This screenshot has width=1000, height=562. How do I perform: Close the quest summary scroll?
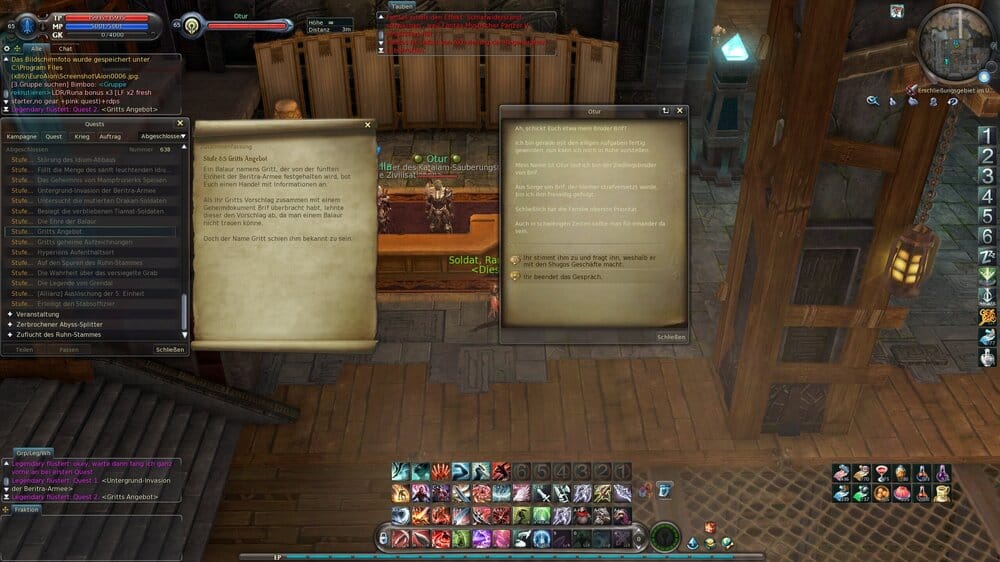367,125
